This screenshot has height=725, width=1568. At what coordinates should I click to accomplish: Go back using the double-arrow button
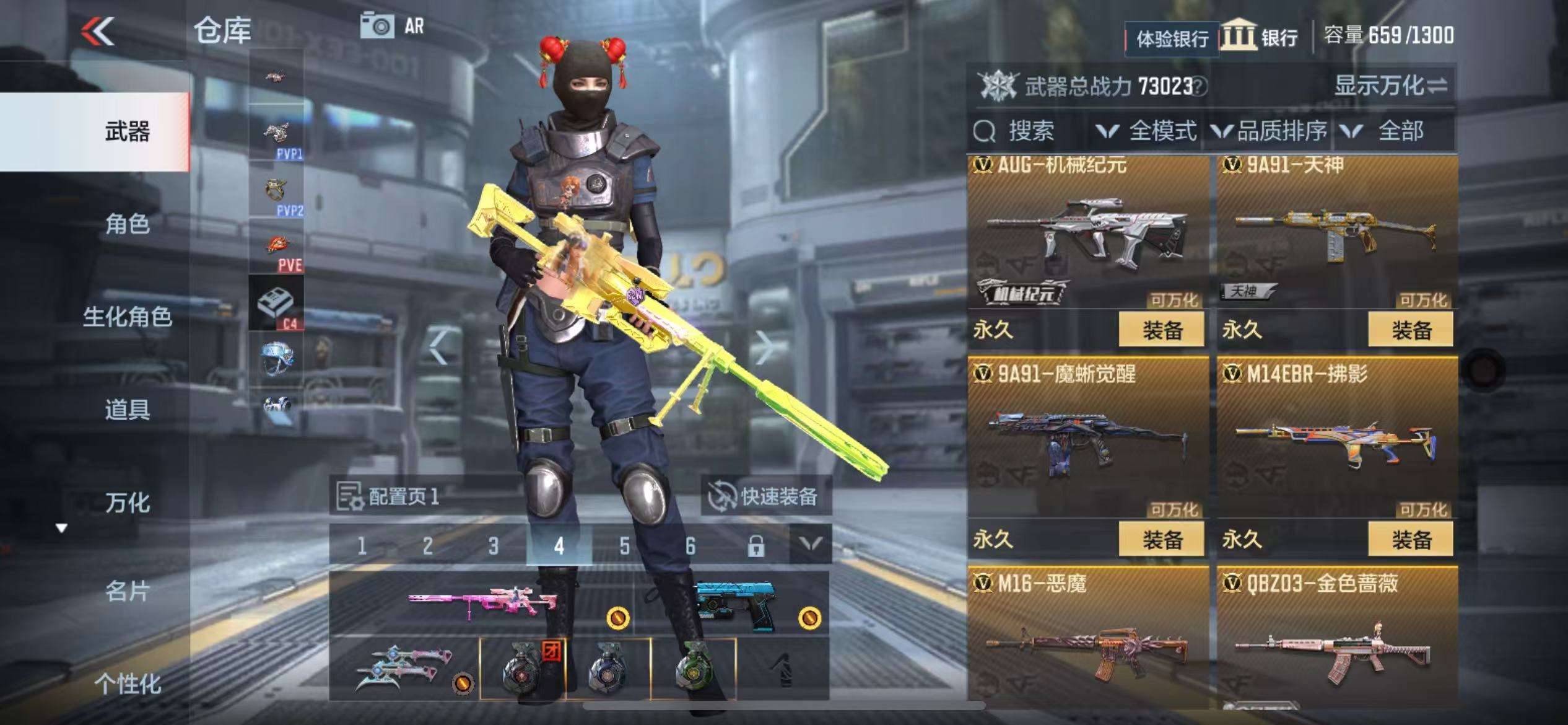98,31
